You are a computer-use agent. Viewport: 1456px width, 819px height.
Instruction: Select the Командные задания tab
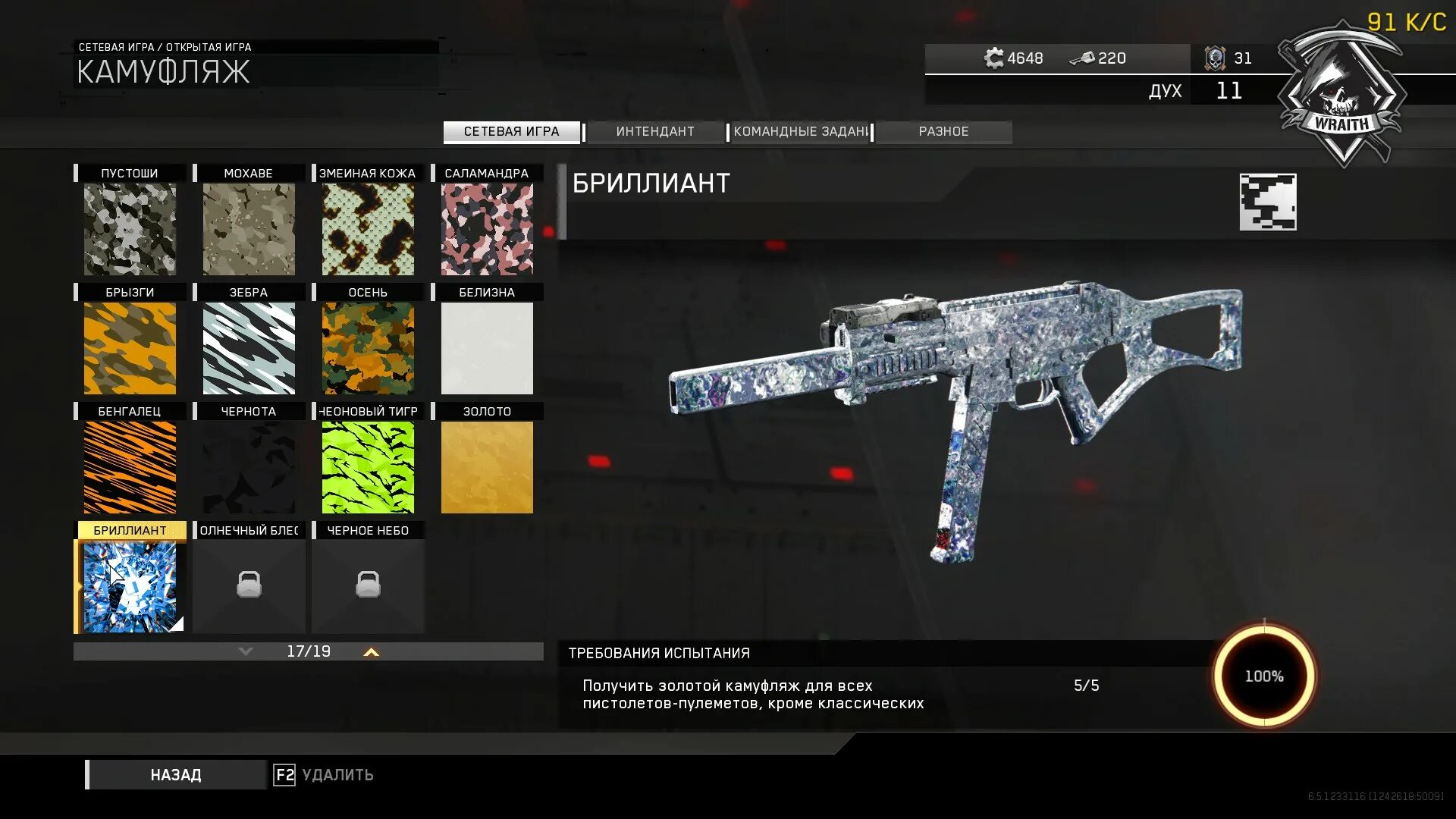(x=800, y=132)
